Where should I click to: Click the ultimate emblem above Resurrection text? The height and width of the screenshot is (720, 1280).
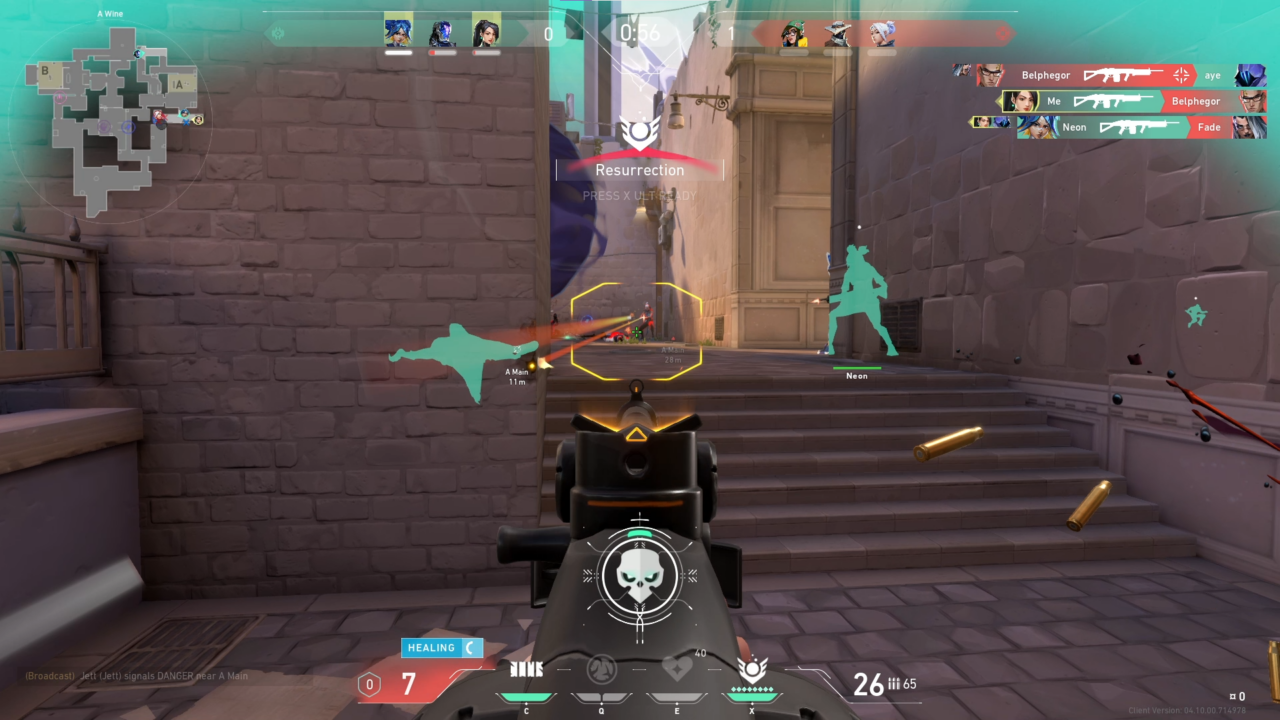click(641, 130)
